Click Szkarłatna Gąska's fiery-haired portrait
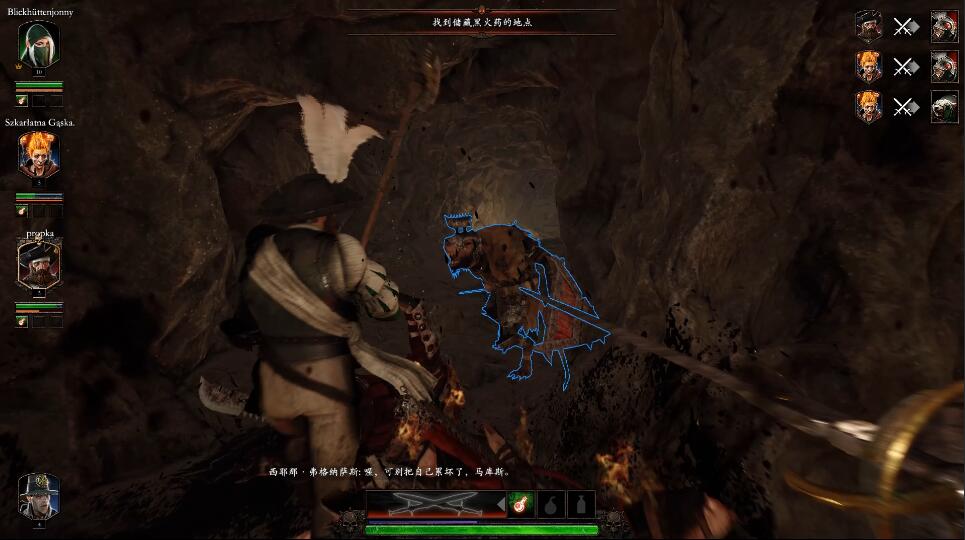The width and height of the screenshot is (965, 540). (x=39, y=155)
